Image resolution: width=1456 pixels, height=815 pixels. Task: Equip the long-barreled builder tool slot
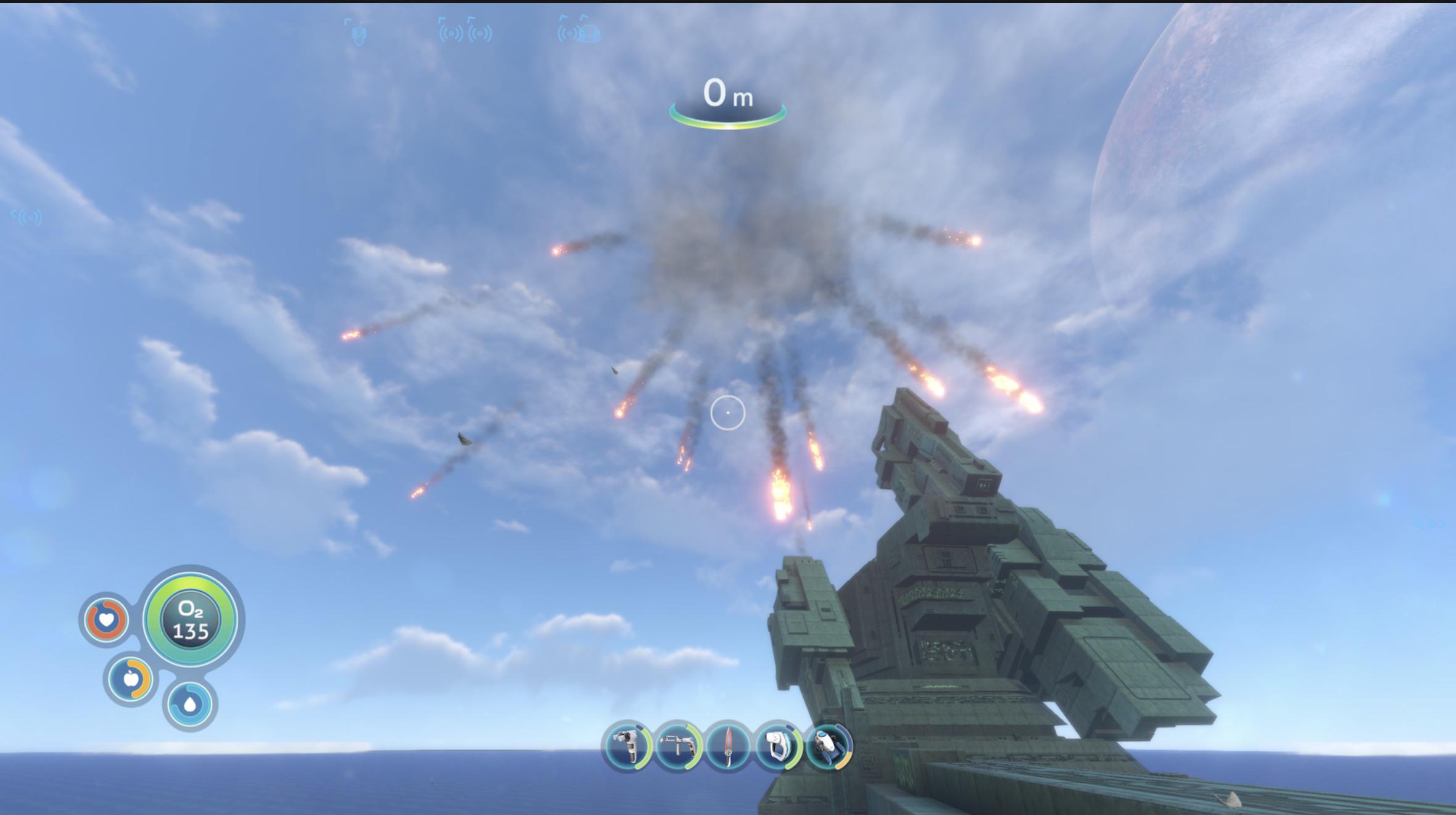tap(678, 747)
